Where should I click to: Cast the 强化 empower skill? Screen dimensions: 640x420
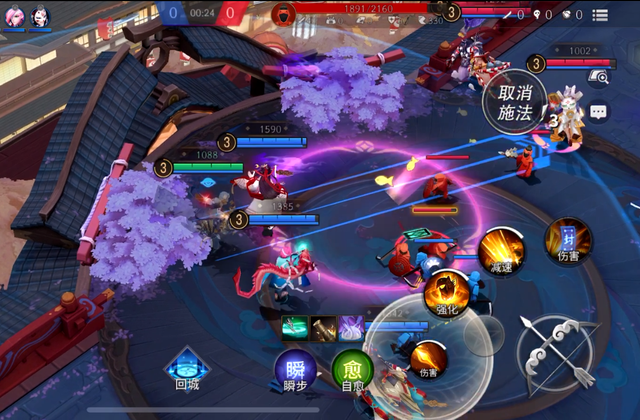click(446, 292)
